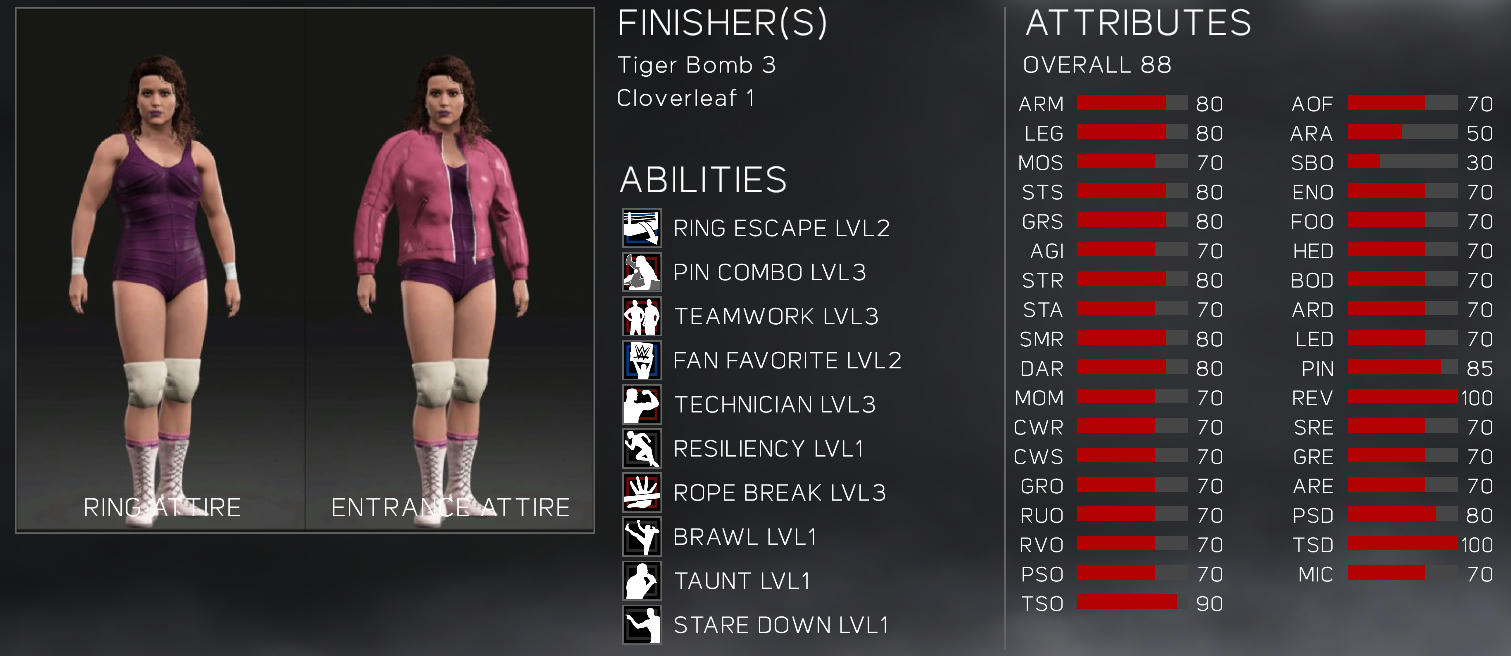Choose the Rope Break LVL3 ability icon
1511x656 pixels.
click(x=641, y=493)
